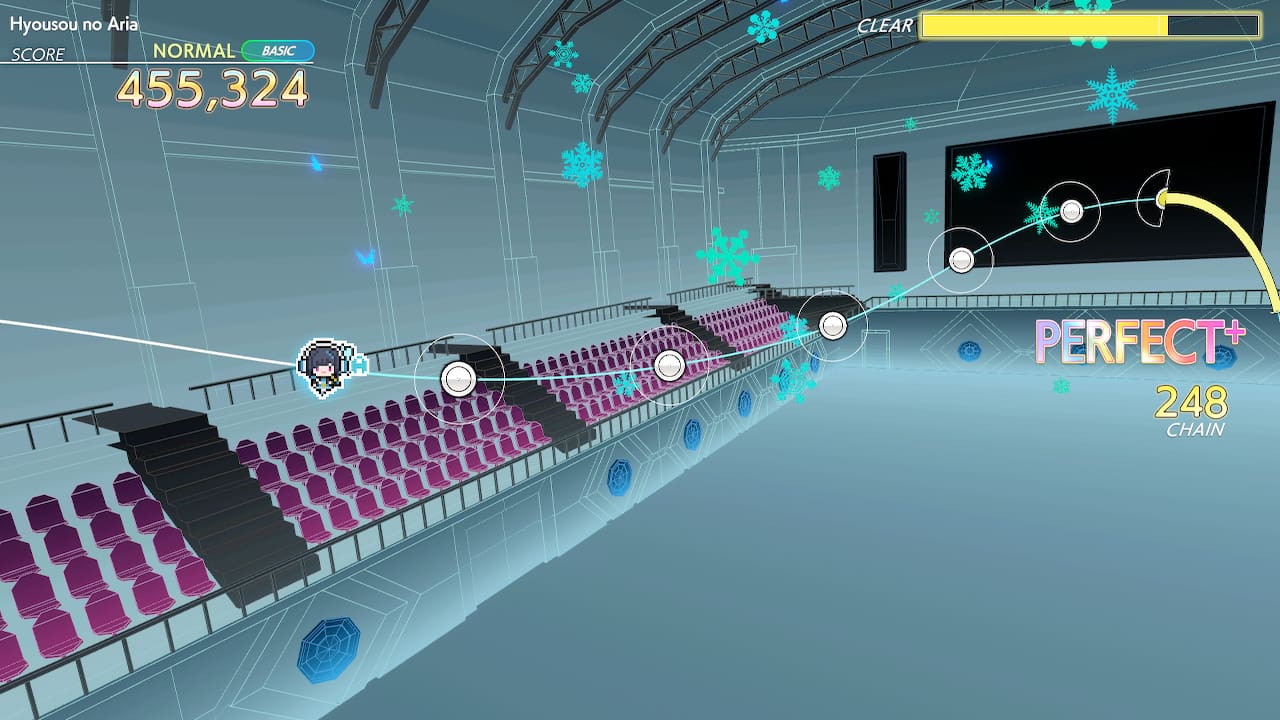Click the pixel-art character avatar on the track
The width and height of the screenshot is (1280, 720).
(327, 366)
